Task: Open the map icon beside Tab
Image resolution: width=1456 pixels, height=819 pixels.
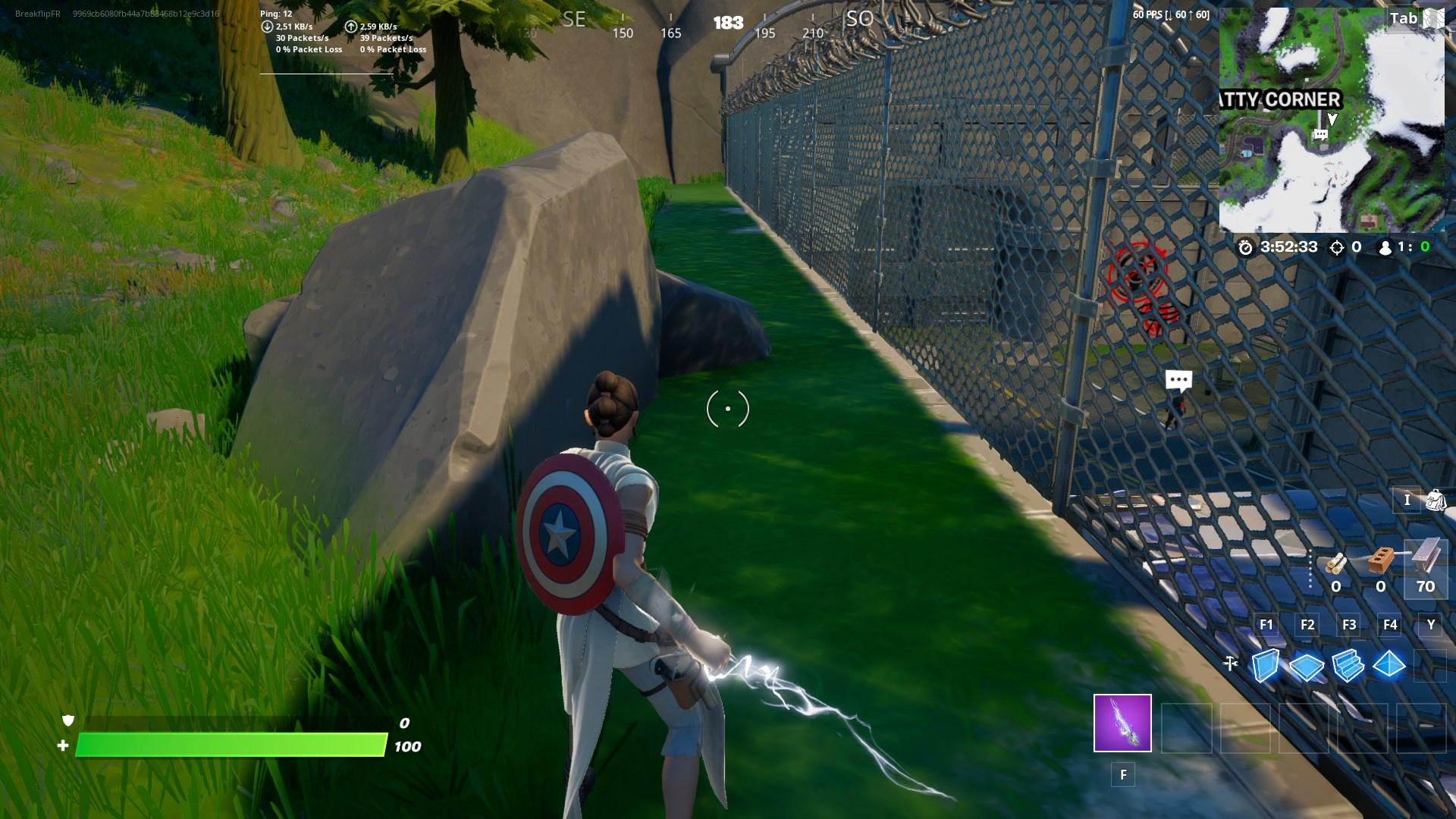Action: coord(1434,18)
